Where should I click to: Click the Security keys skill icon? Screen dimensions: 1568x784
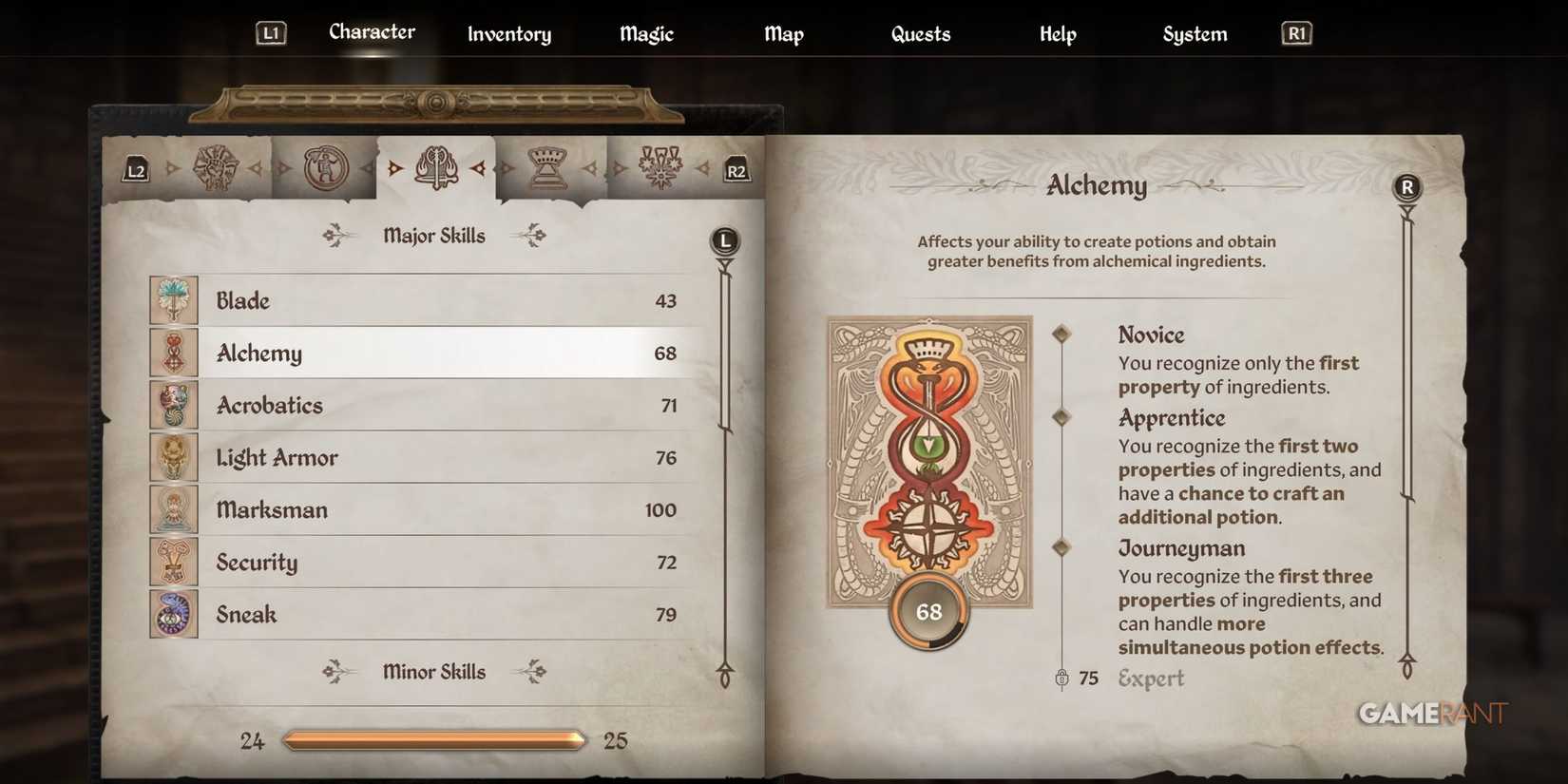click(x=174, y=562)
